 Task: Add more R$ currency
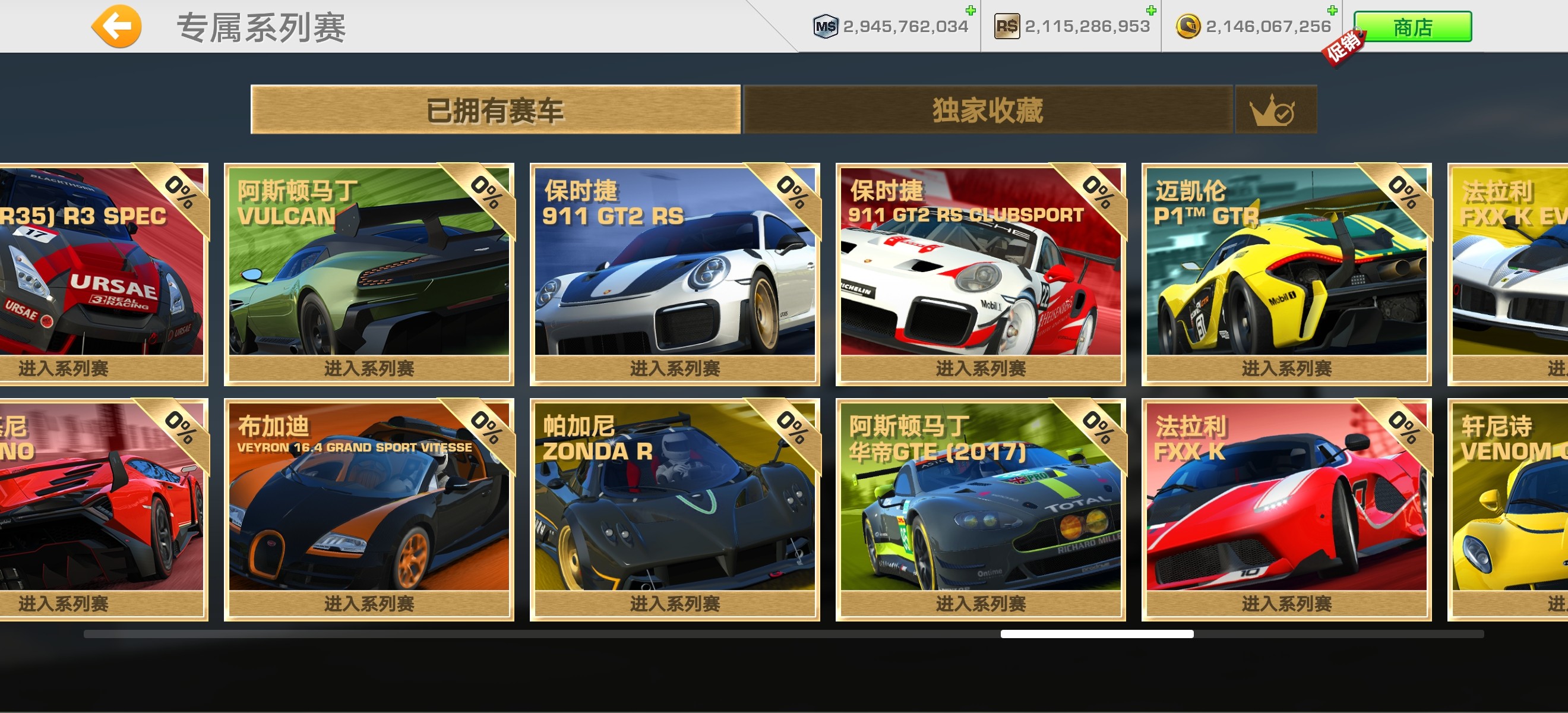coord(1150,10)
